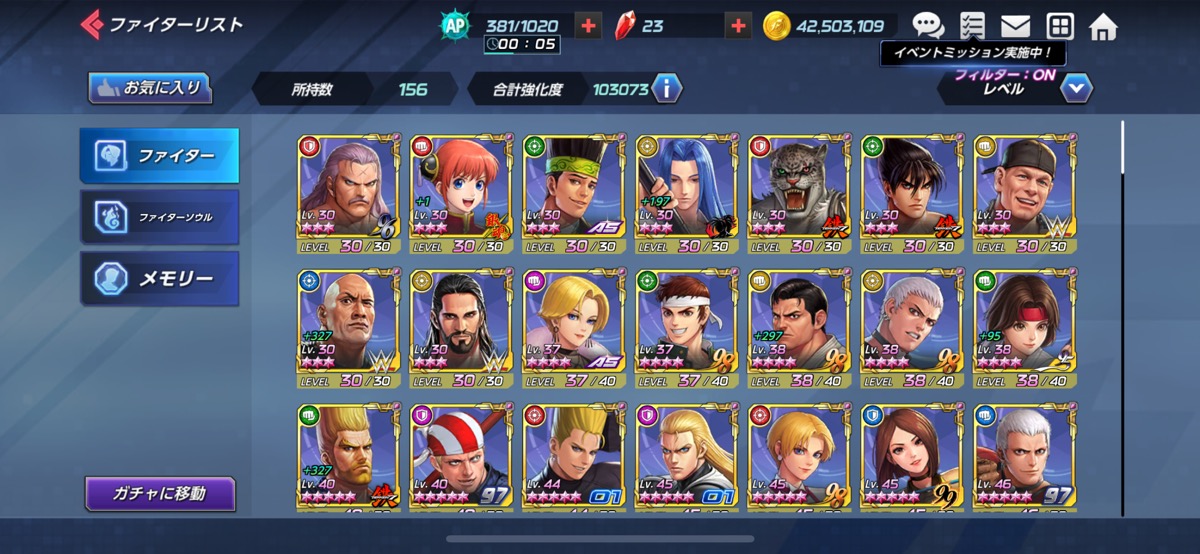
Task: Open the mission checklist icon
Action: tap(971, 26)
